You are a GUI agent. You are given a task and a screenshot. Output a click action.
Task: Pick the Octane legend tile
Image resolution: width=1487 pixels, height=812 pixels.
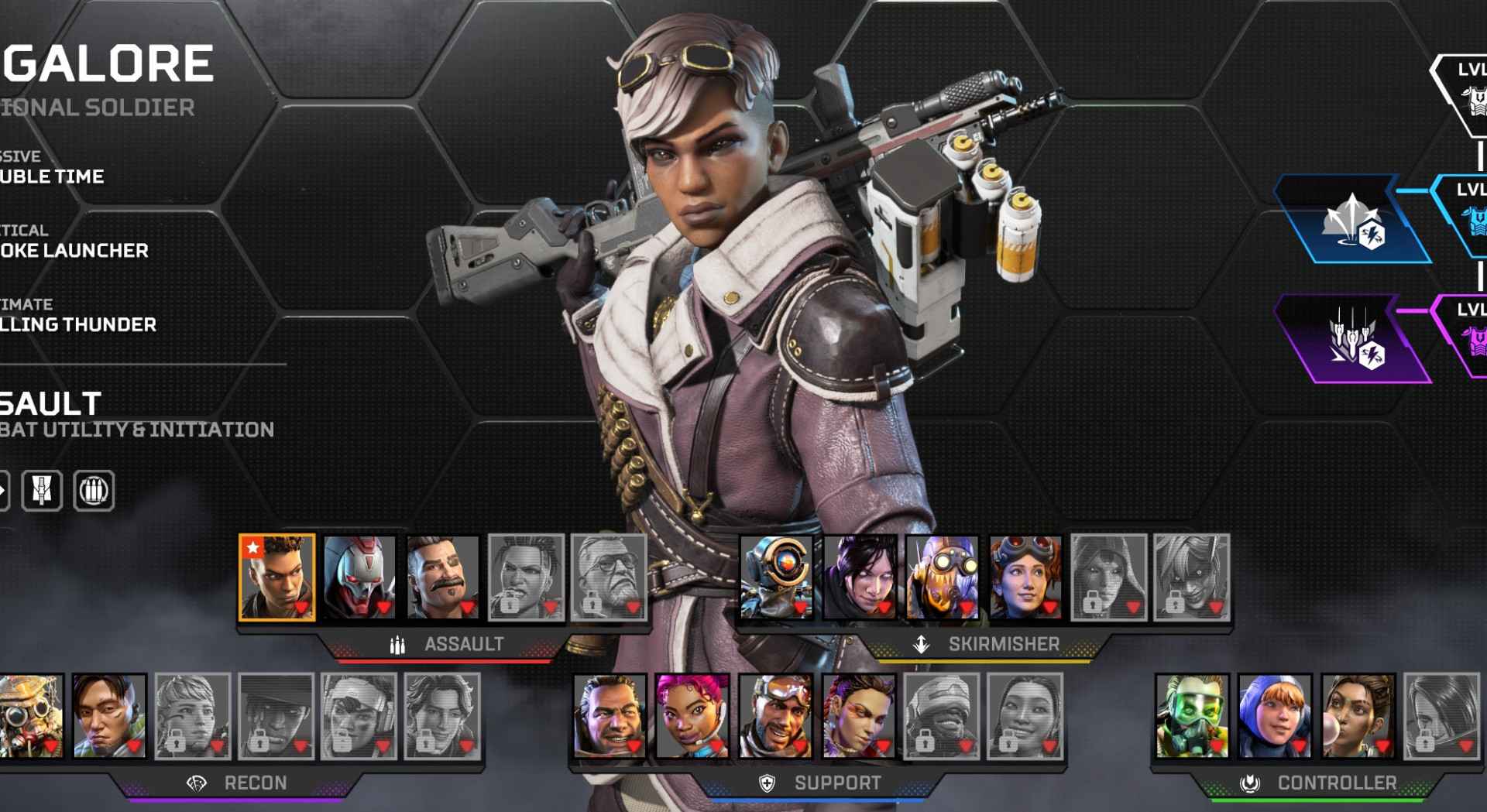pyautogui.click(x=943, y=577)
